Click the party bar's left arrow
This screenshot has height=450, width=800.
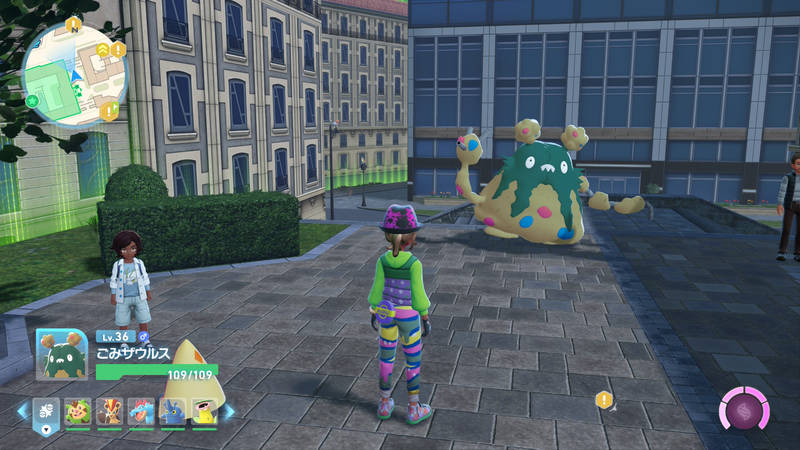(x=22, y=410)
